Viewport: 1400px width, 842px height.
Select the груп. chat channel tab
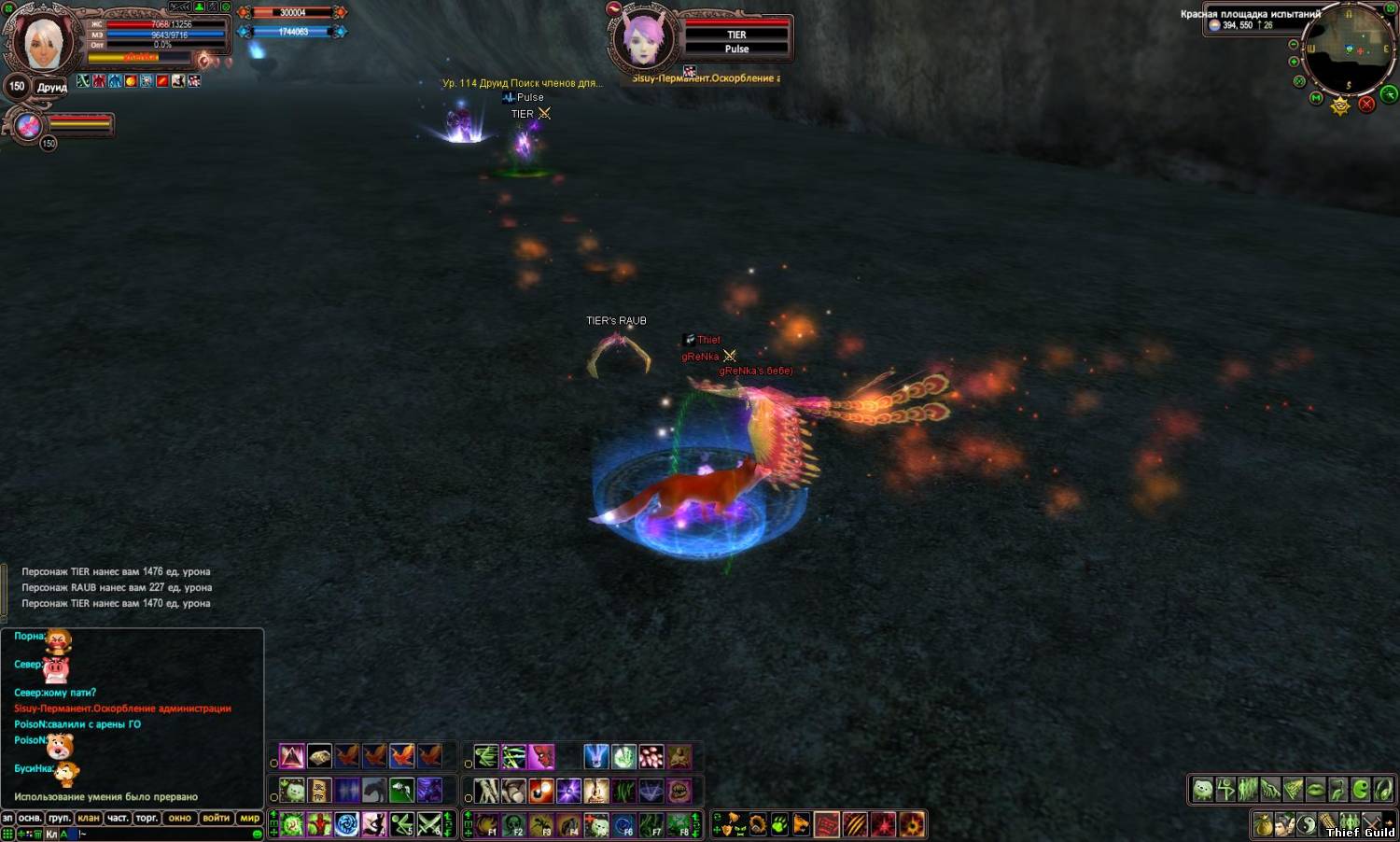(x=59, y=818)
